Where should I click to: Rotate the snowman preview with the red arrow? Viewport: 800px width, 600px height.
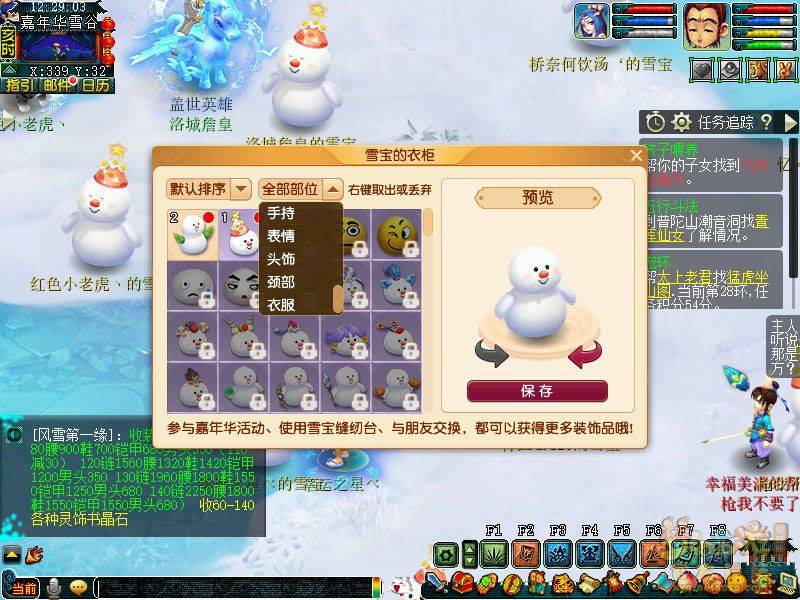(582, 353)
